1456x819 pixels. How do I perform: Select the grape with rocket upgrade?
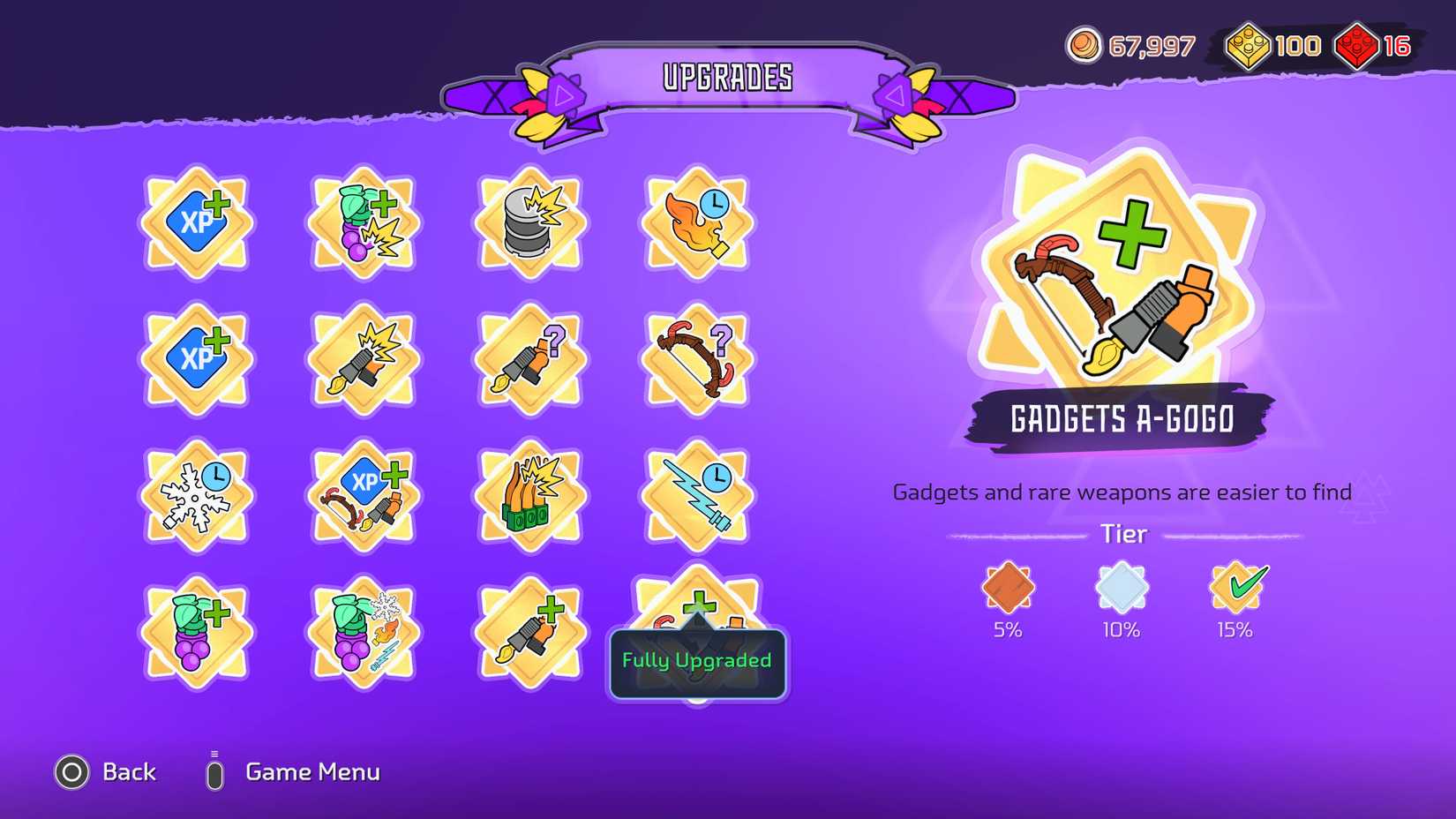pos(363,631)
